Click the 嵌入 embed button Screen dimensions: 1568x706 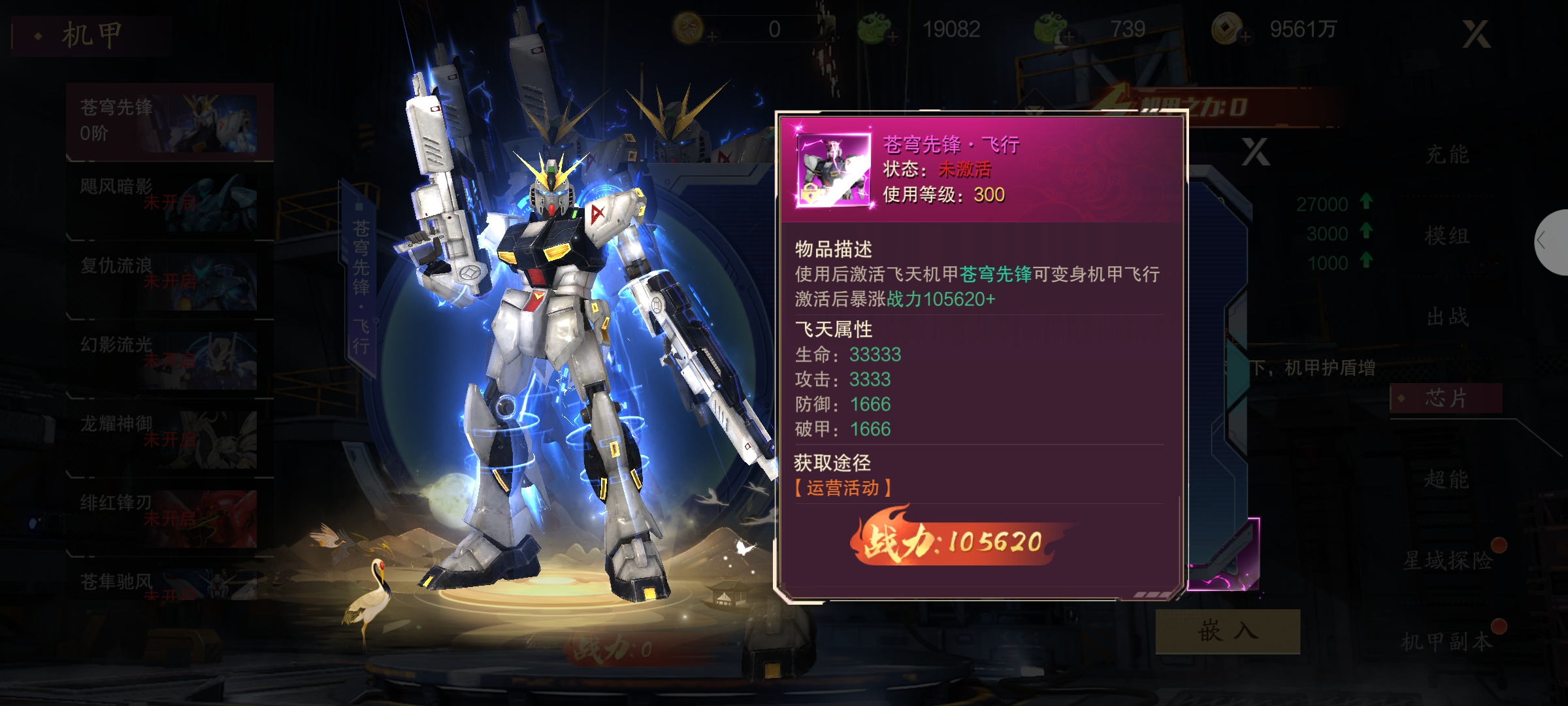point(1228,631)
